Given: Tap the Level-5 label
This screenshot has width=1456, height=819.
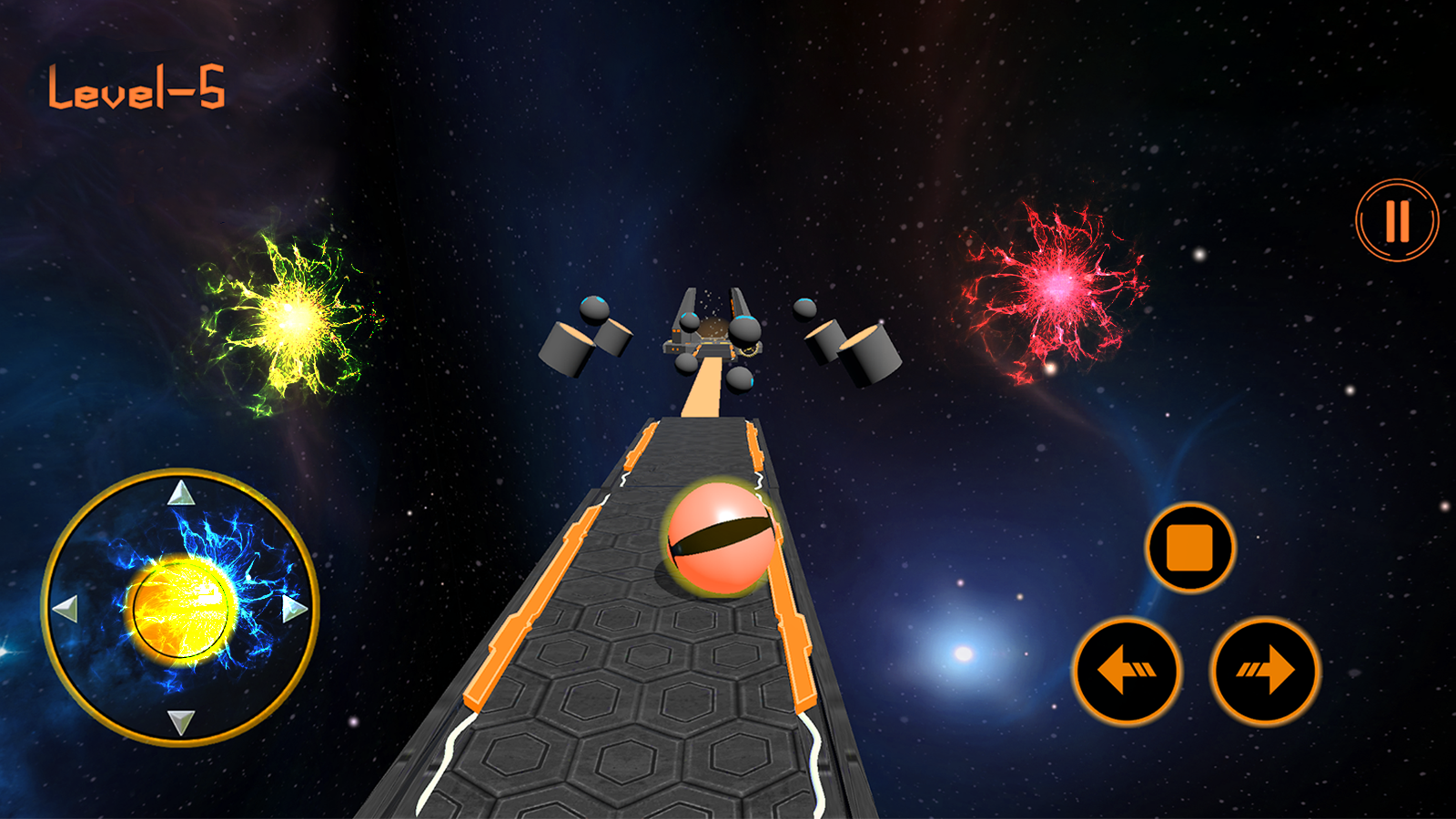Looking at the screenshot, I should point(136,88).
